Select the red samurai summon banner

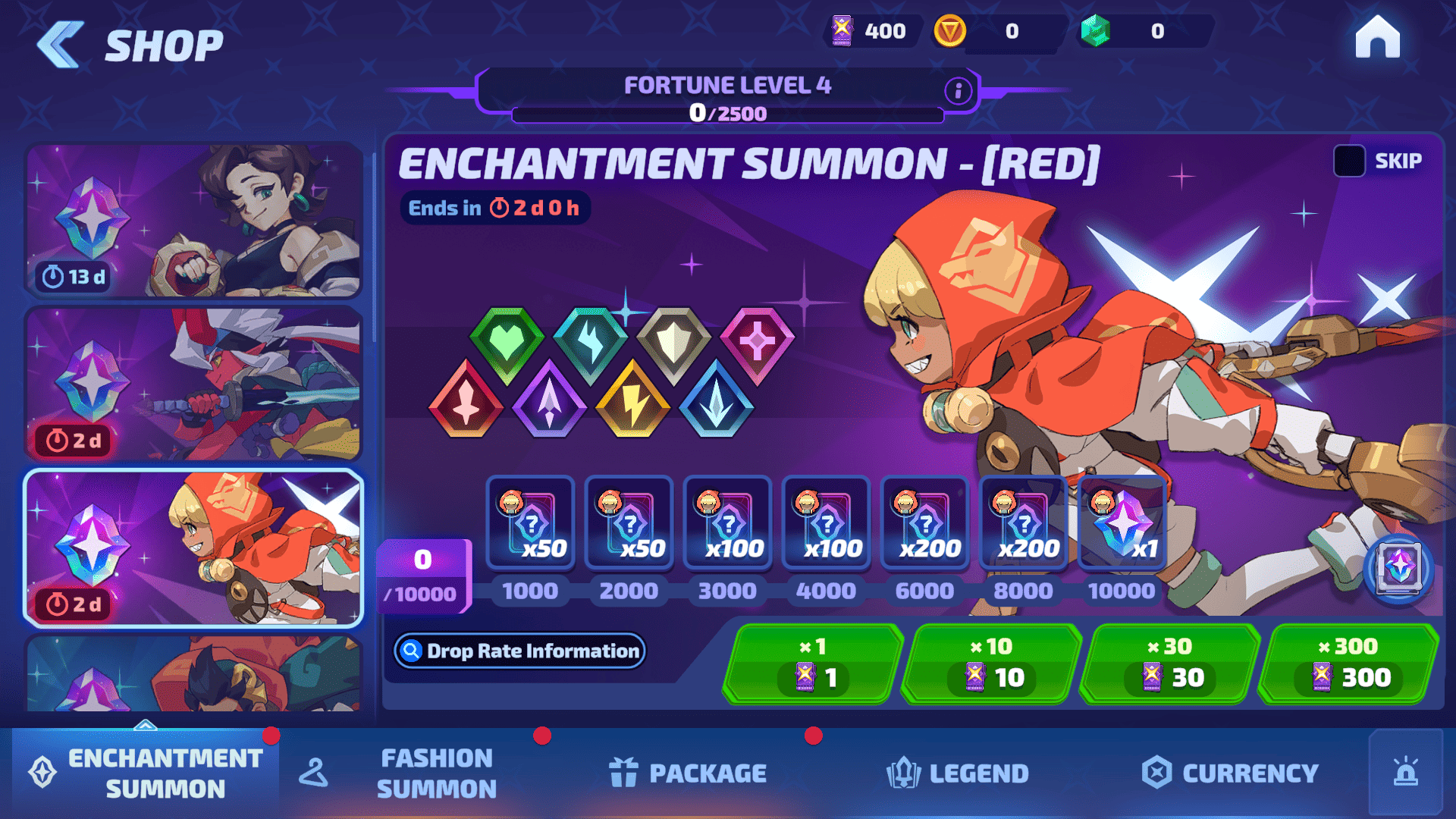193,384
